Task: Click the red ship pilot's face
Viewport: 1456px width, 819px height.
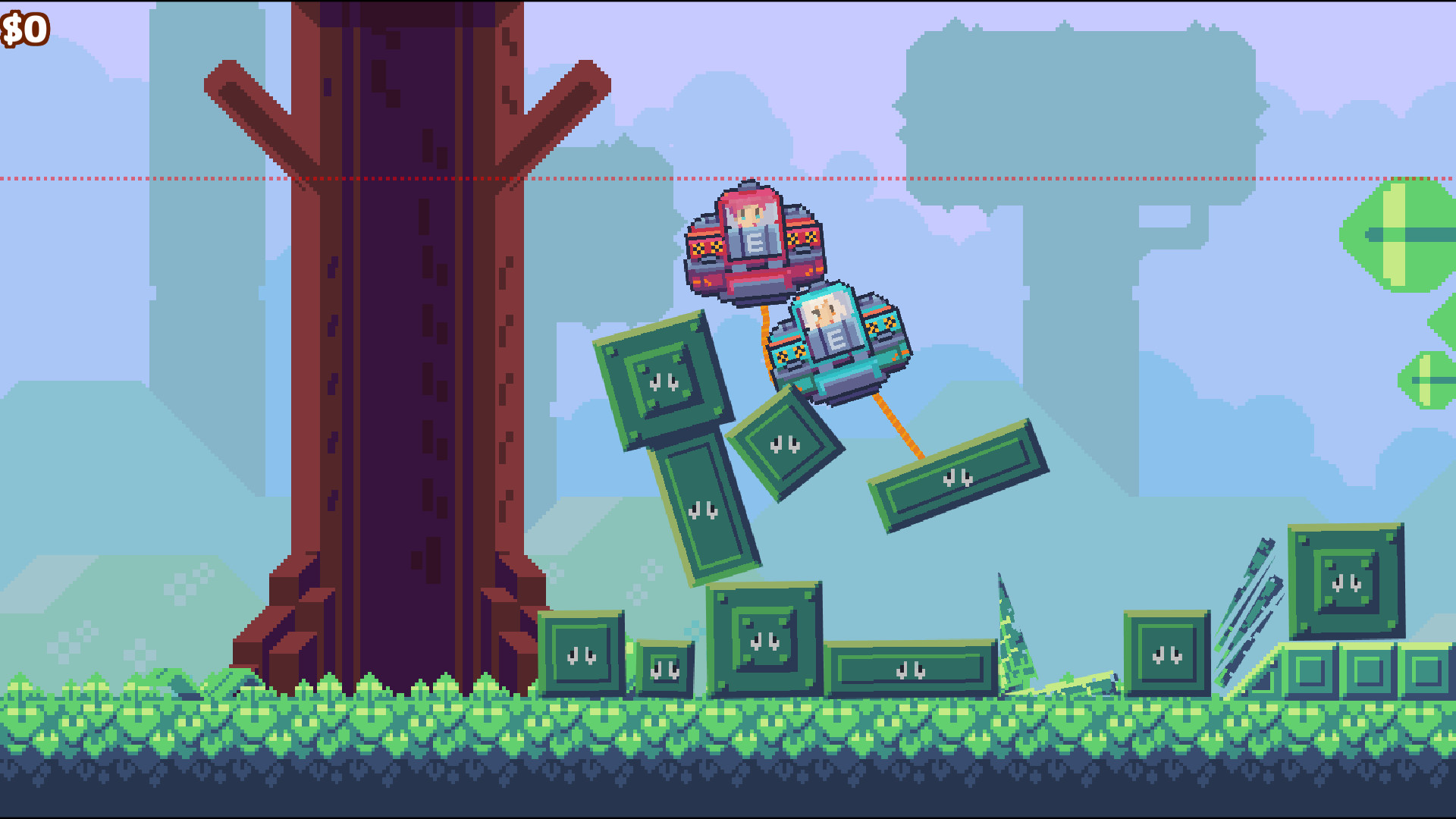Action: [x=751, y=216]
